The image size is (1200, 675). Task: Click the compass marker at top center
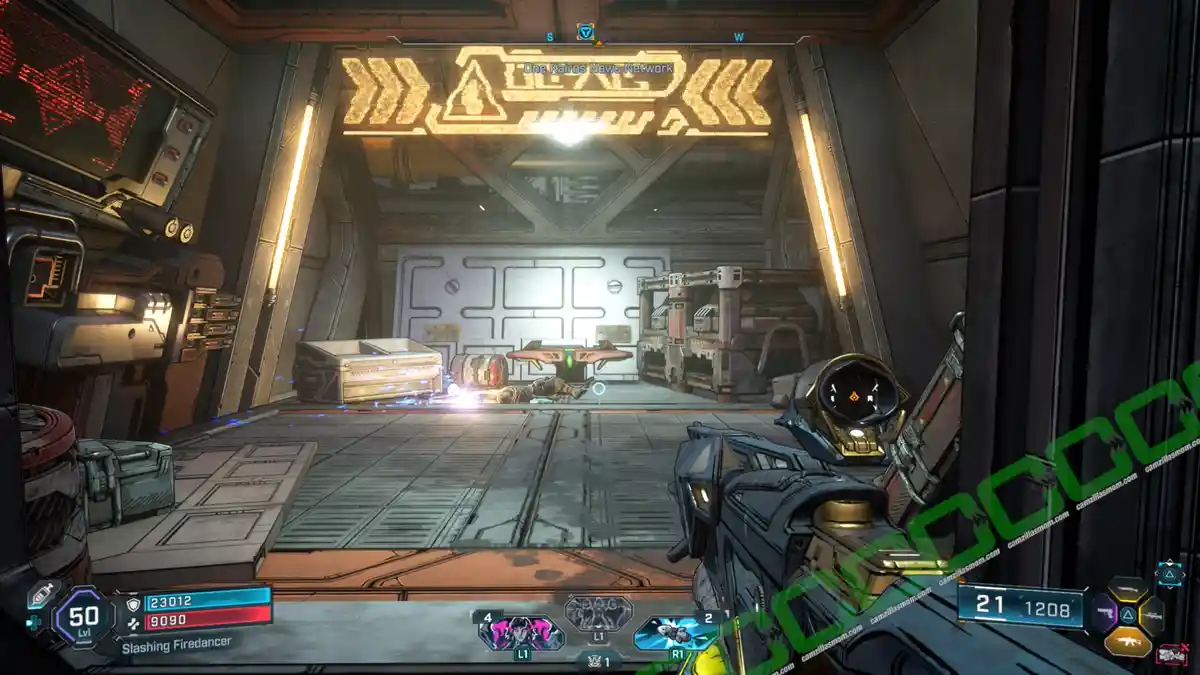[586, 33]
